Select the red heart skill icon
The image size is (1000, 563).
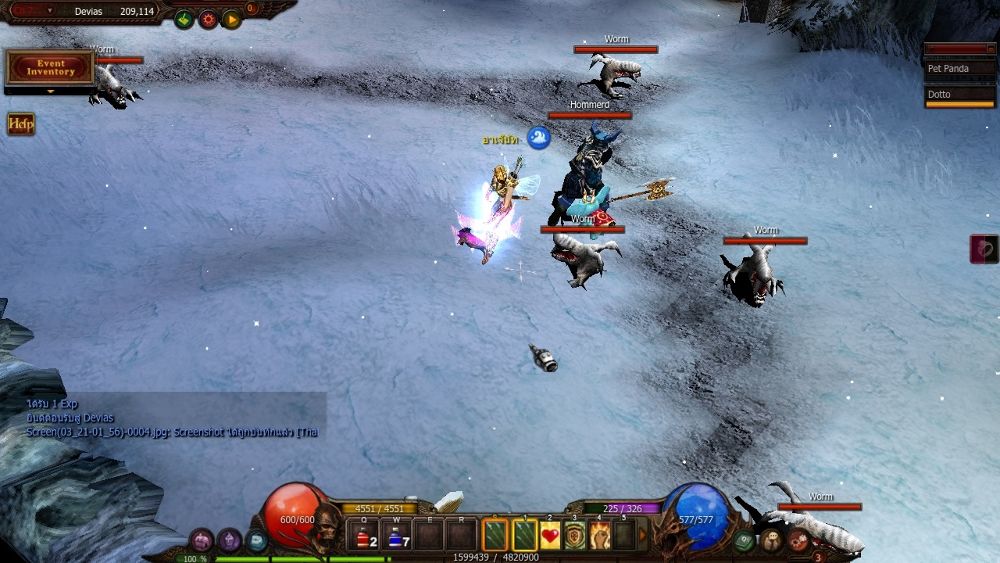550,535
